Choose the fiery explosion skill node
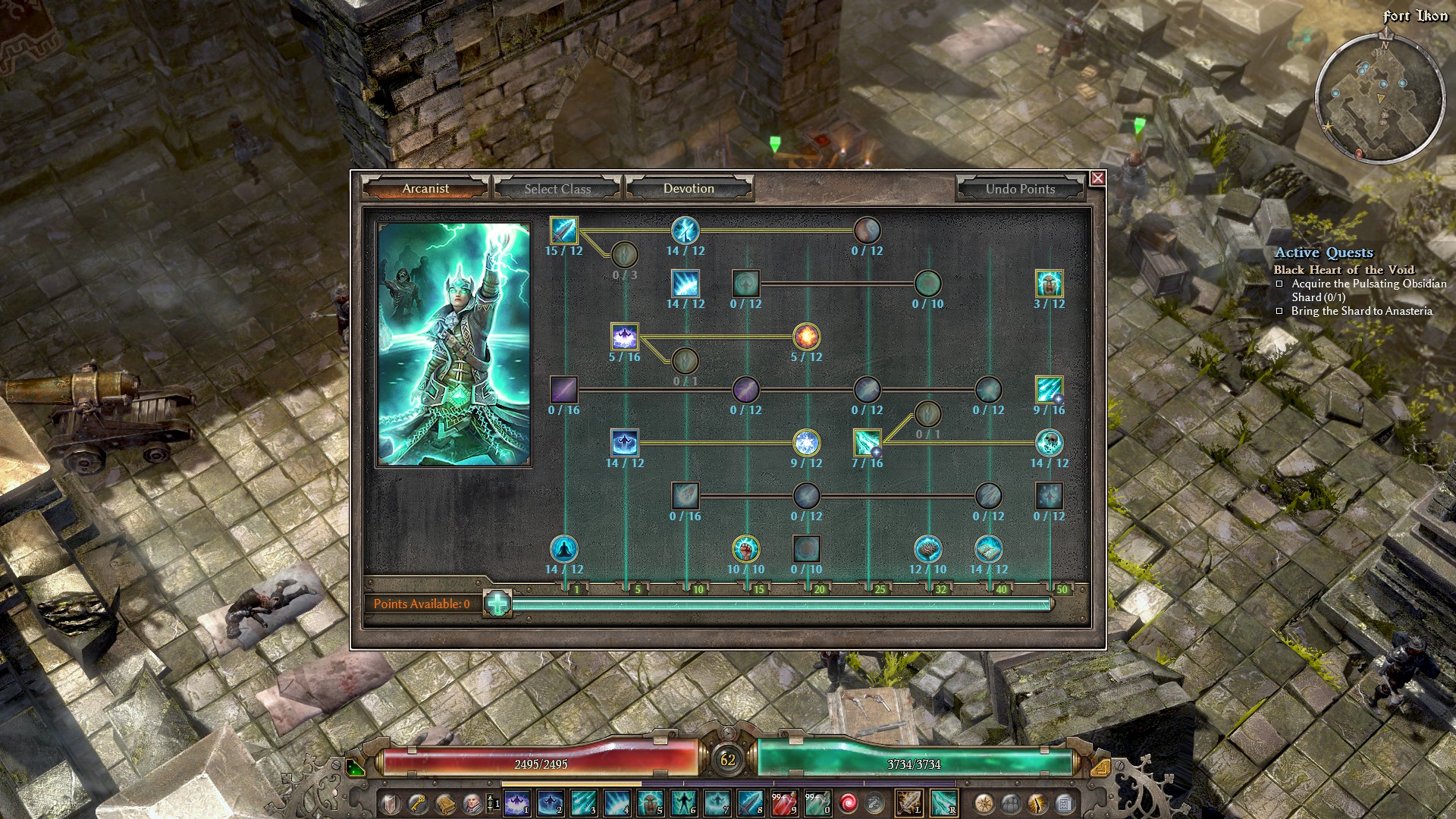Image resolution: width=1456 pixels, height=819 pixels. coord(806,336)
